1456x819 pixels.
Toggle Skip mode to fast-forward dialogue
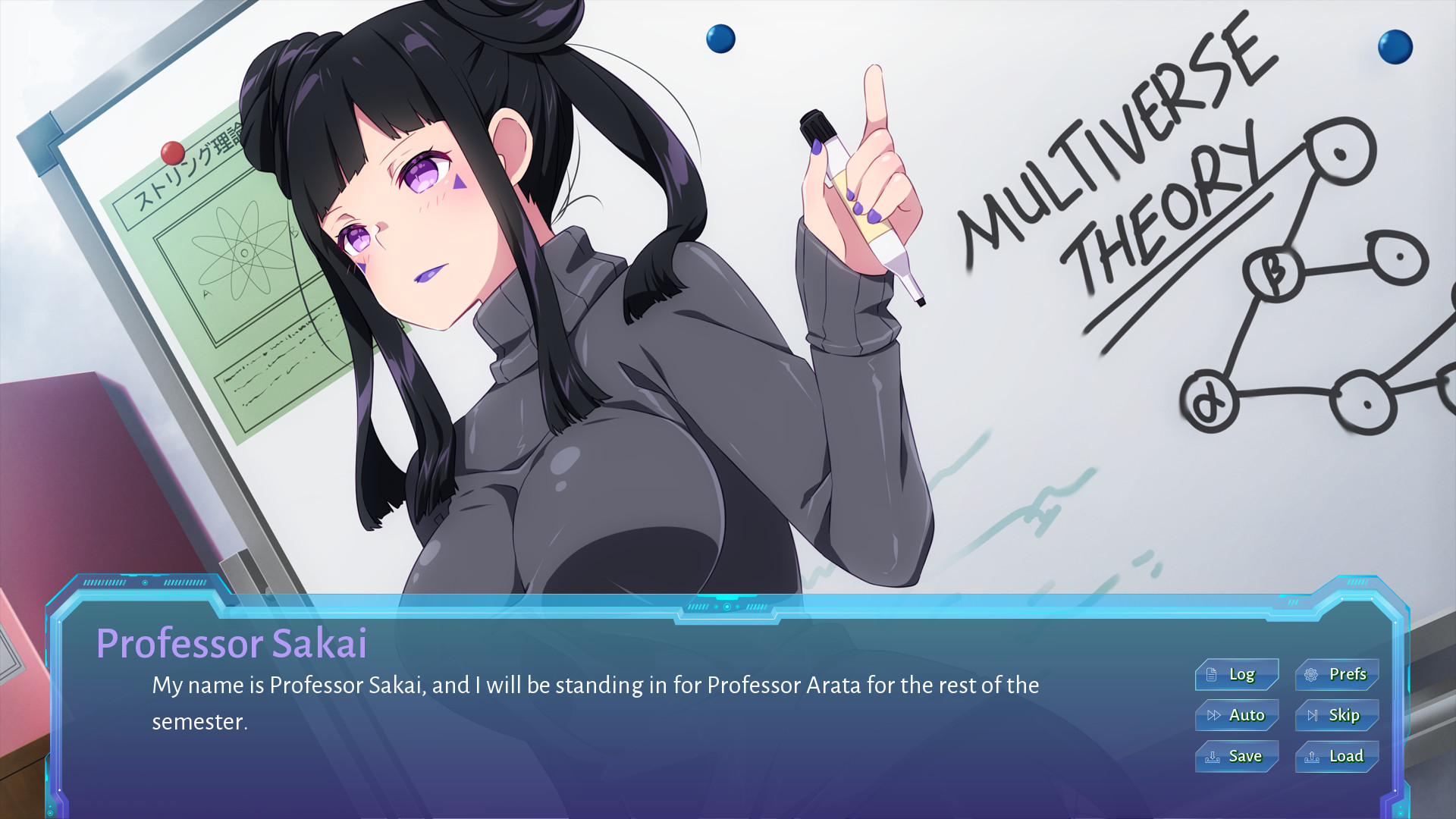[x=1335, y=715]
